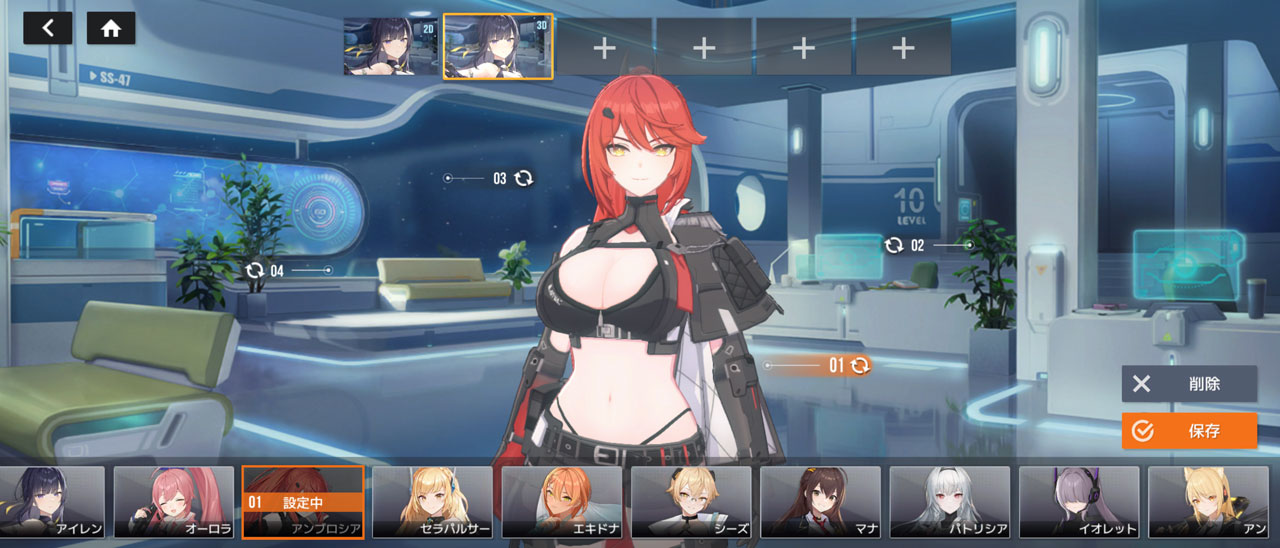1280x548 pixels.
Task: Swap the character in position 03
Action: click(x=524, y=178)
